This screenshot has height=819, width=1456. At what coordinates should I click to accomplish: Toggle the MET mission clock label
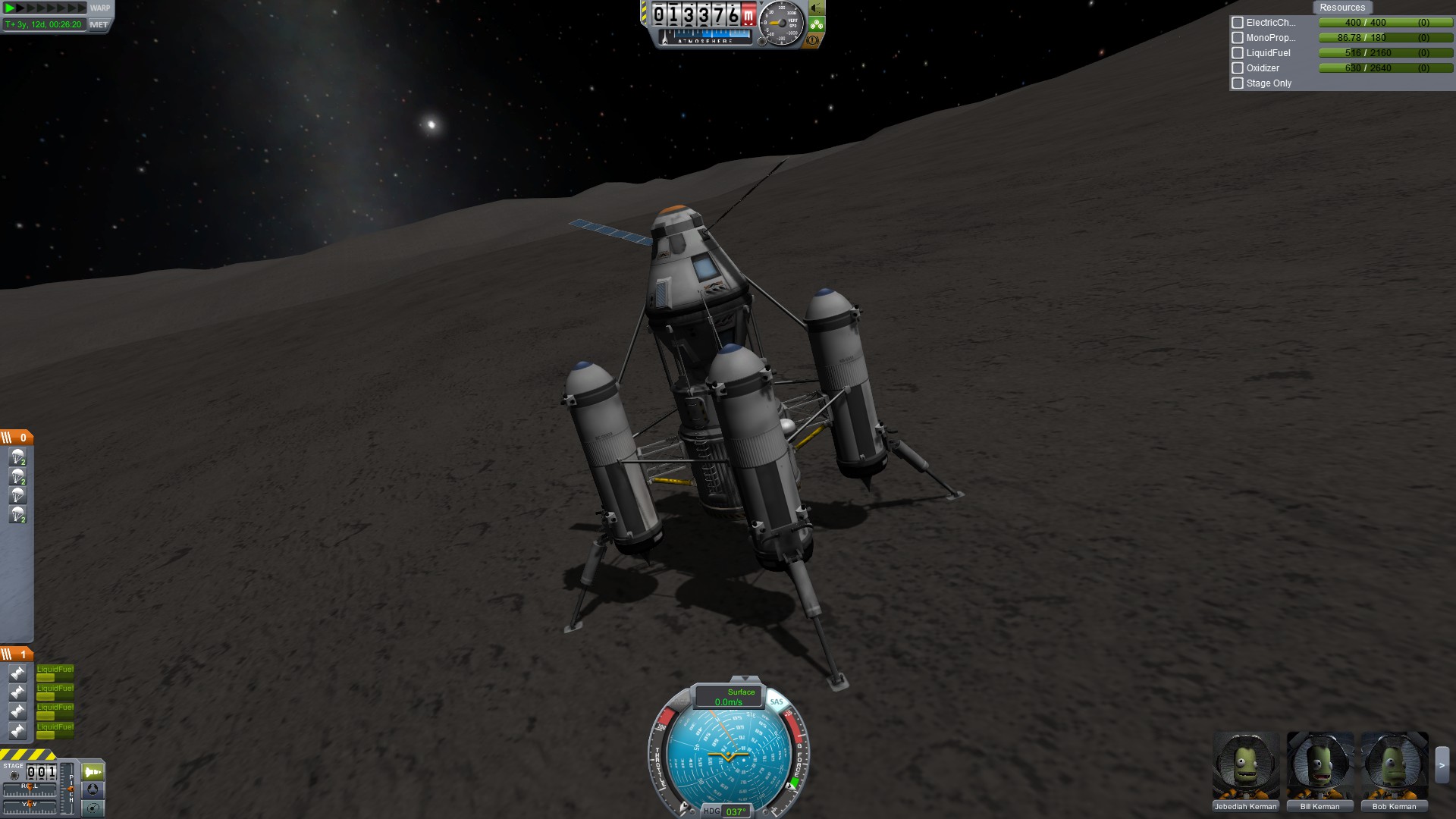pyautogui.click(x=99, y=24)
